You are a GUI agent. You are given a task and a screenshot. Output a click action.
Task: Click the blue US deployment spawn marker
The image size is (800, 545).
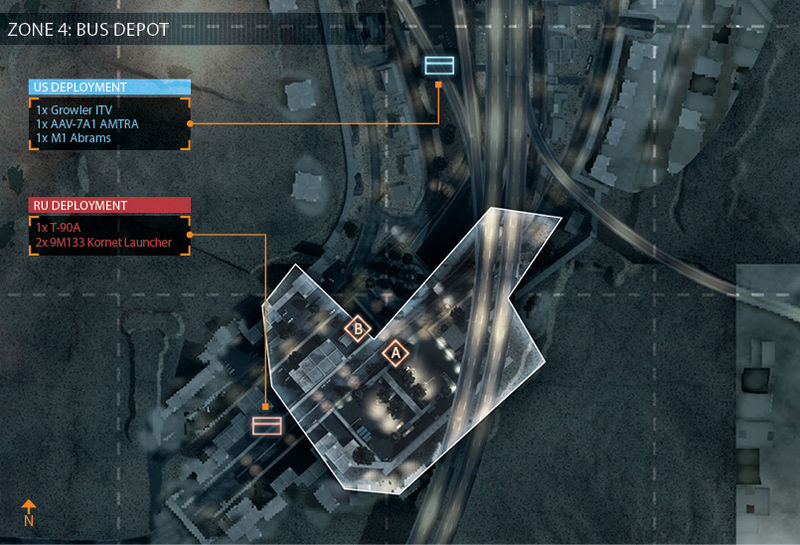pos(440,65)
